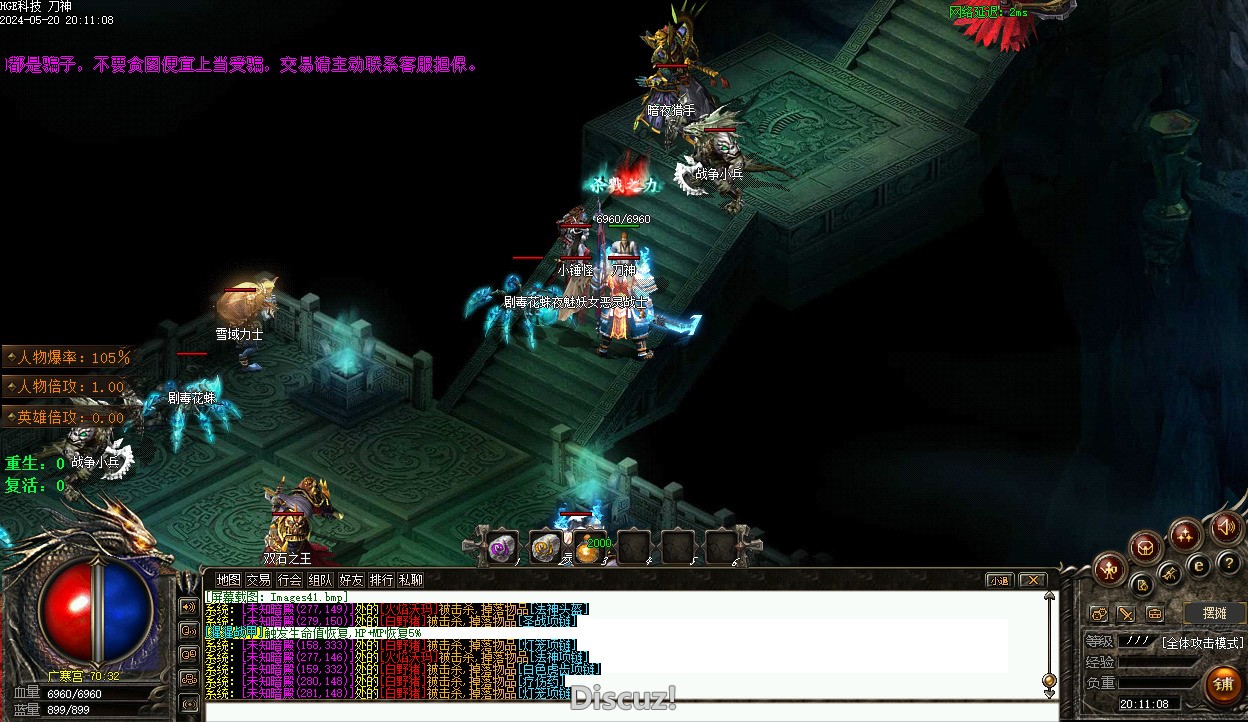Open help with the question mark icon

click(x=1228, y=563)
